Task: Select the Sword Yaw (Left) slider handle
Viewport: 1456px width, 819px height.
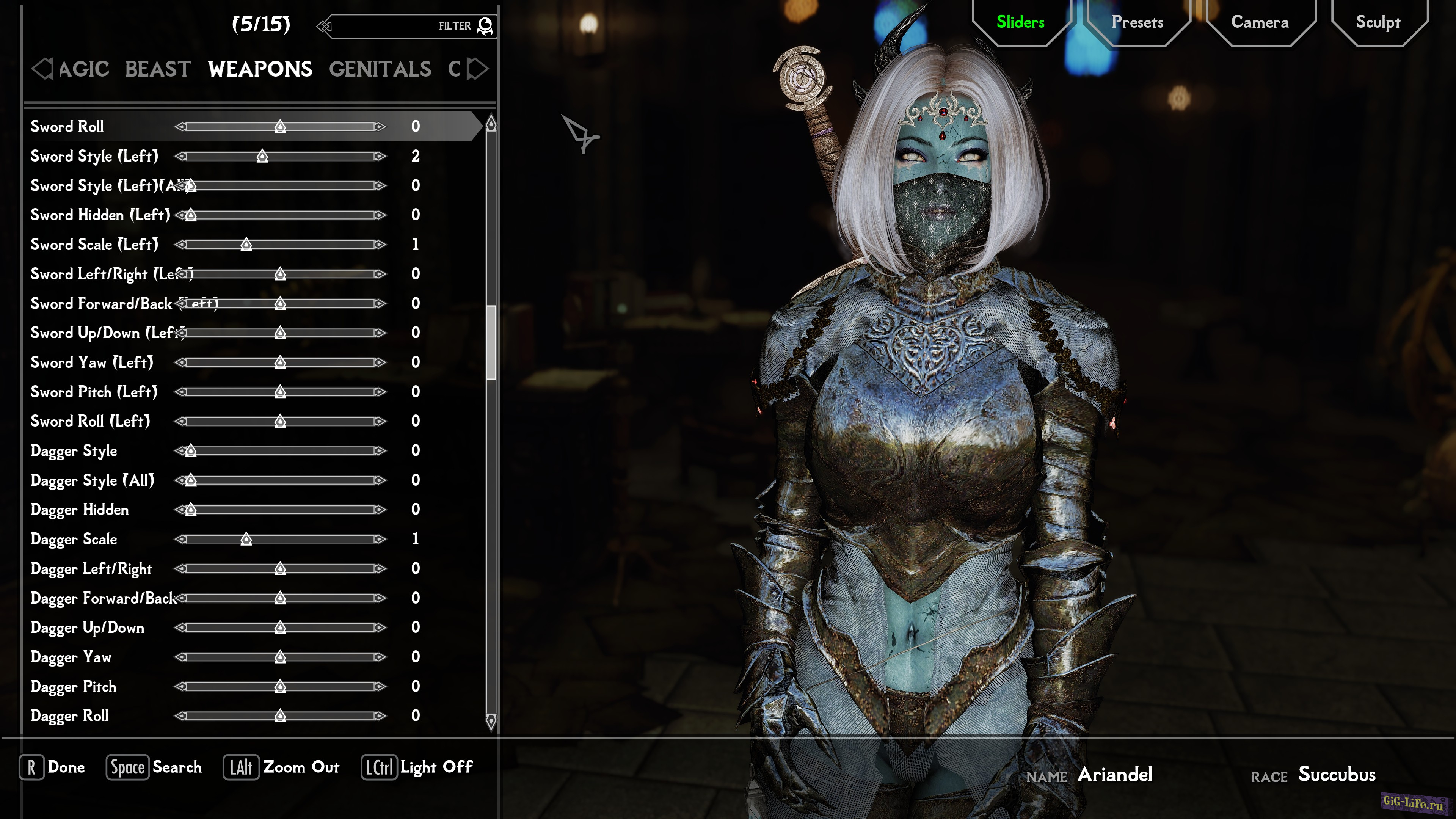Action: 280,362
